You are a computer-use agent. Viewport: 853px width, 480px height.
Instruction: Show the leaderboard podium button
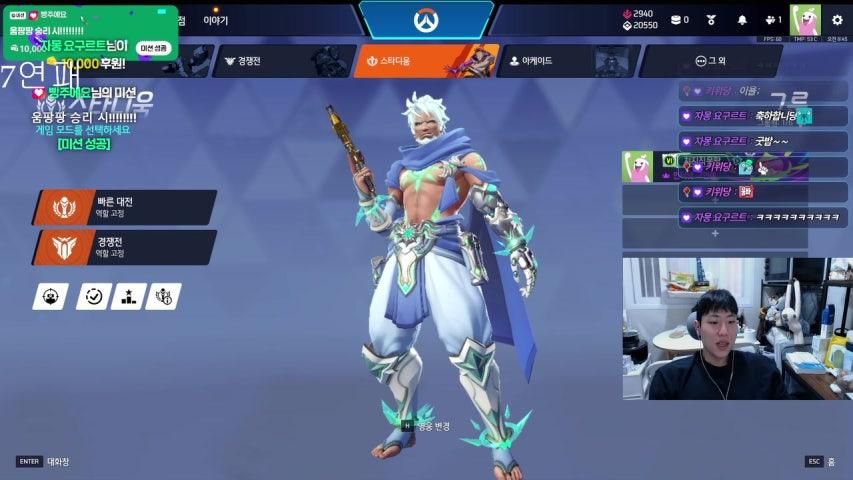[128, 296]
